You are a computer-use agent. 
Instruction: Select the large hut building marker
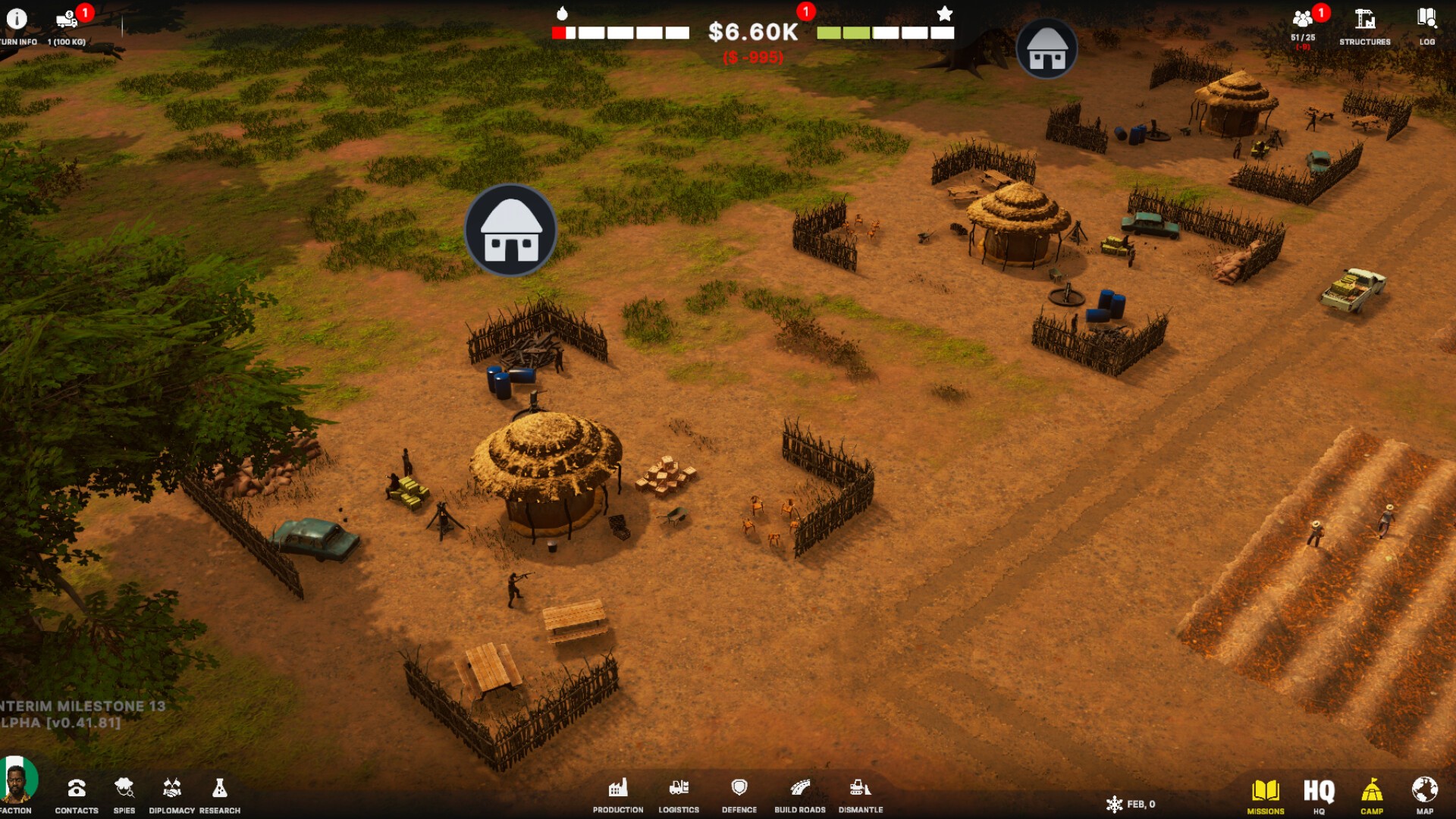(511, 230)
